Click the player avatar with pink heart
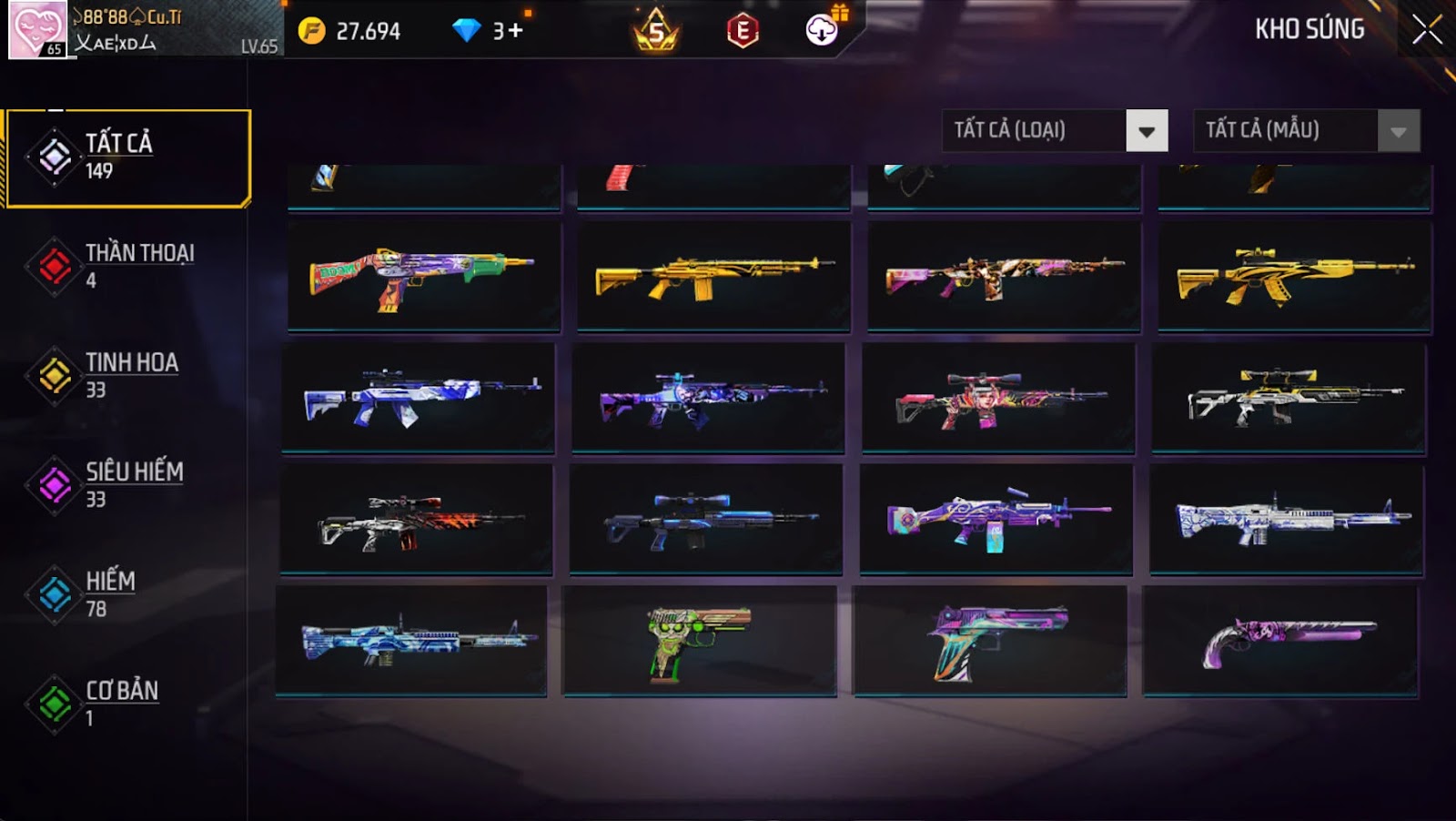This screenshot has height=821, width=1456. (37, 29)
